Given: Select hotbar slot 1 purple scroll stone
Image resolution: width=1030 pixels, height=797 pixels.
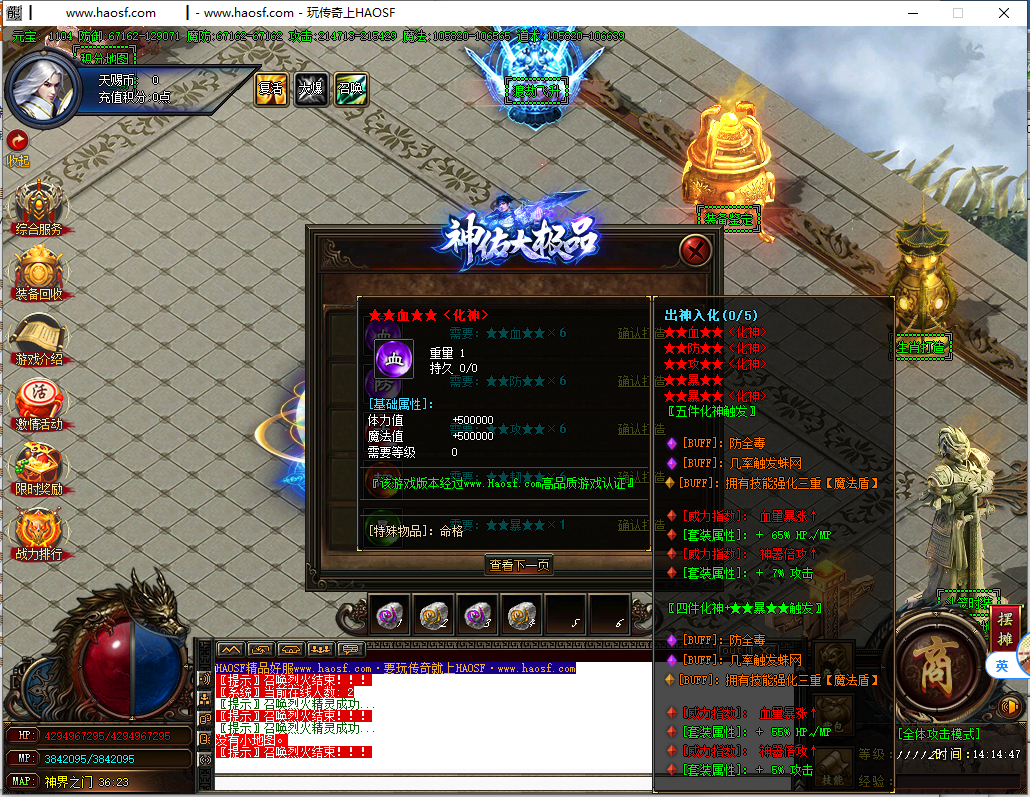Looking at the screenshot, I should 389,615.
